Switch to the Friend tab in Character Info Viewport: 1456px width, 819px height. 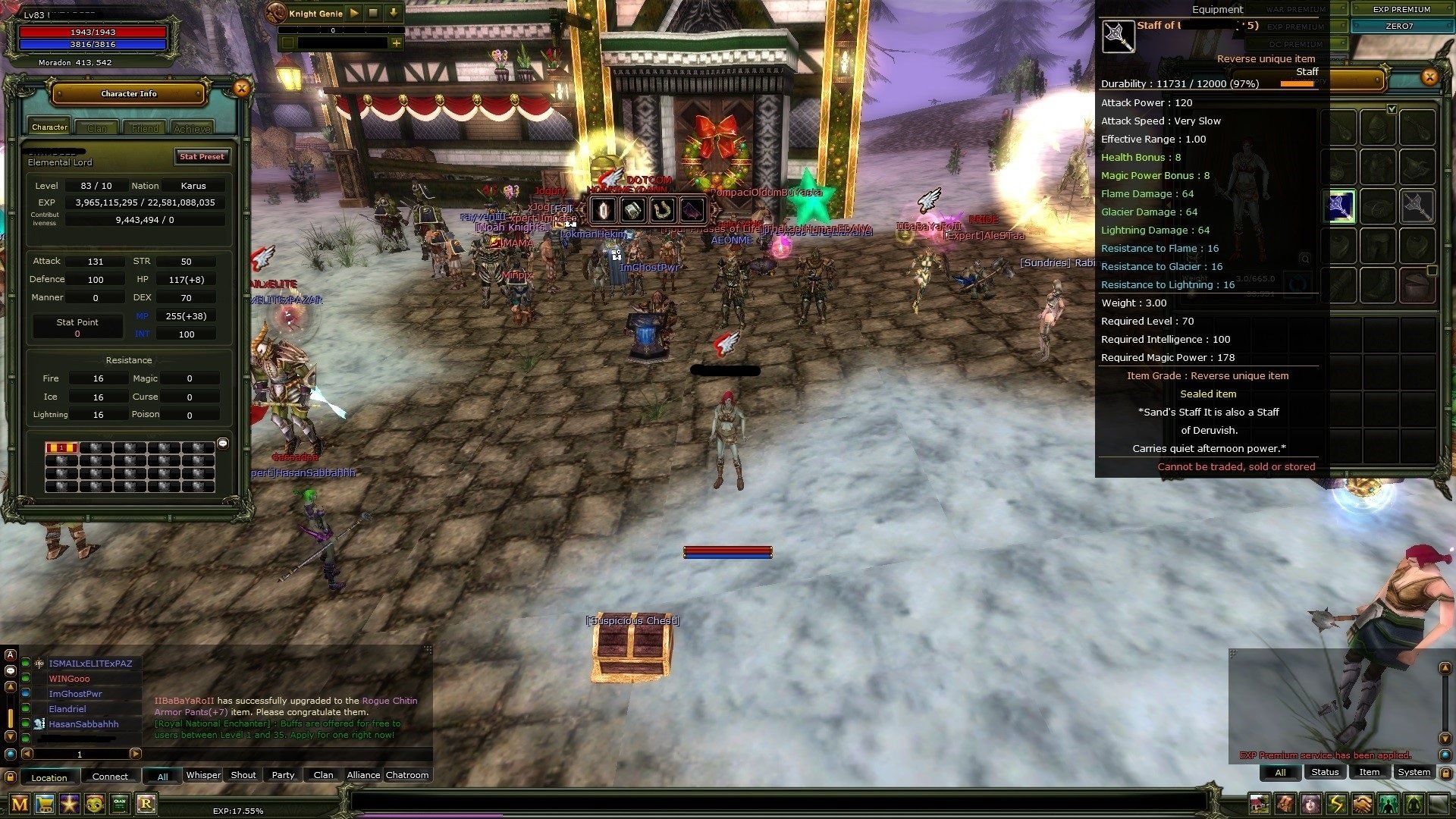pos(144,127)
